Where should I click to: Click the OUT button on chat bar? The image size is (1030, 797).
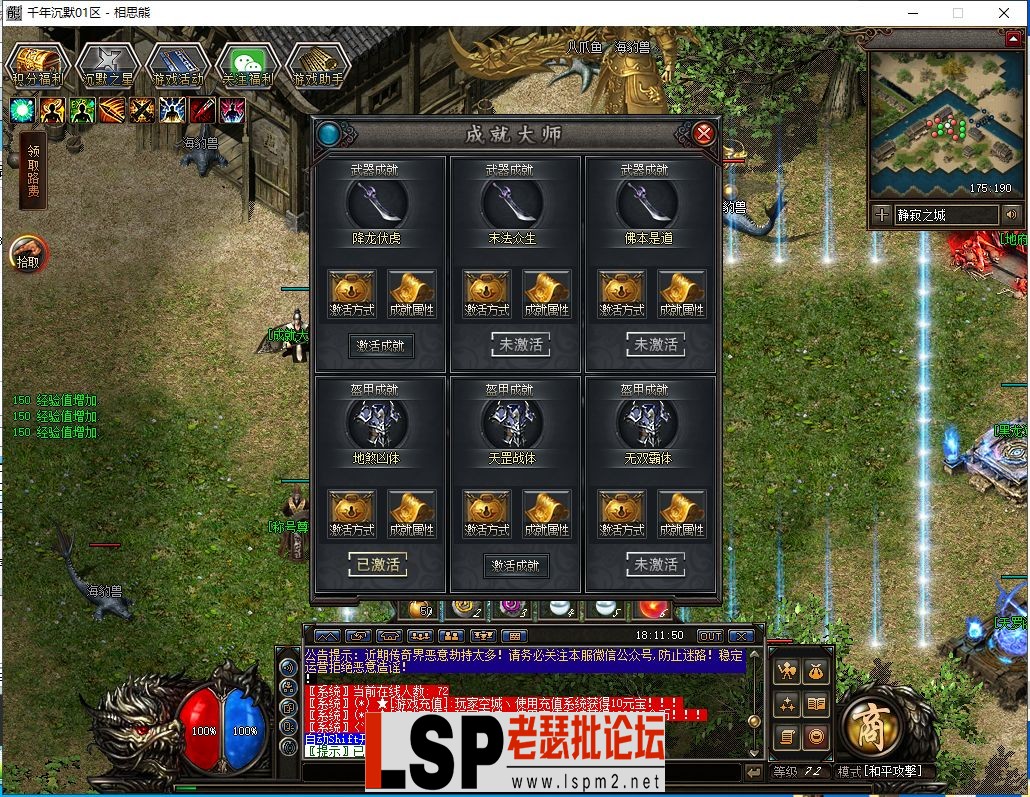(x=709, y=636)
